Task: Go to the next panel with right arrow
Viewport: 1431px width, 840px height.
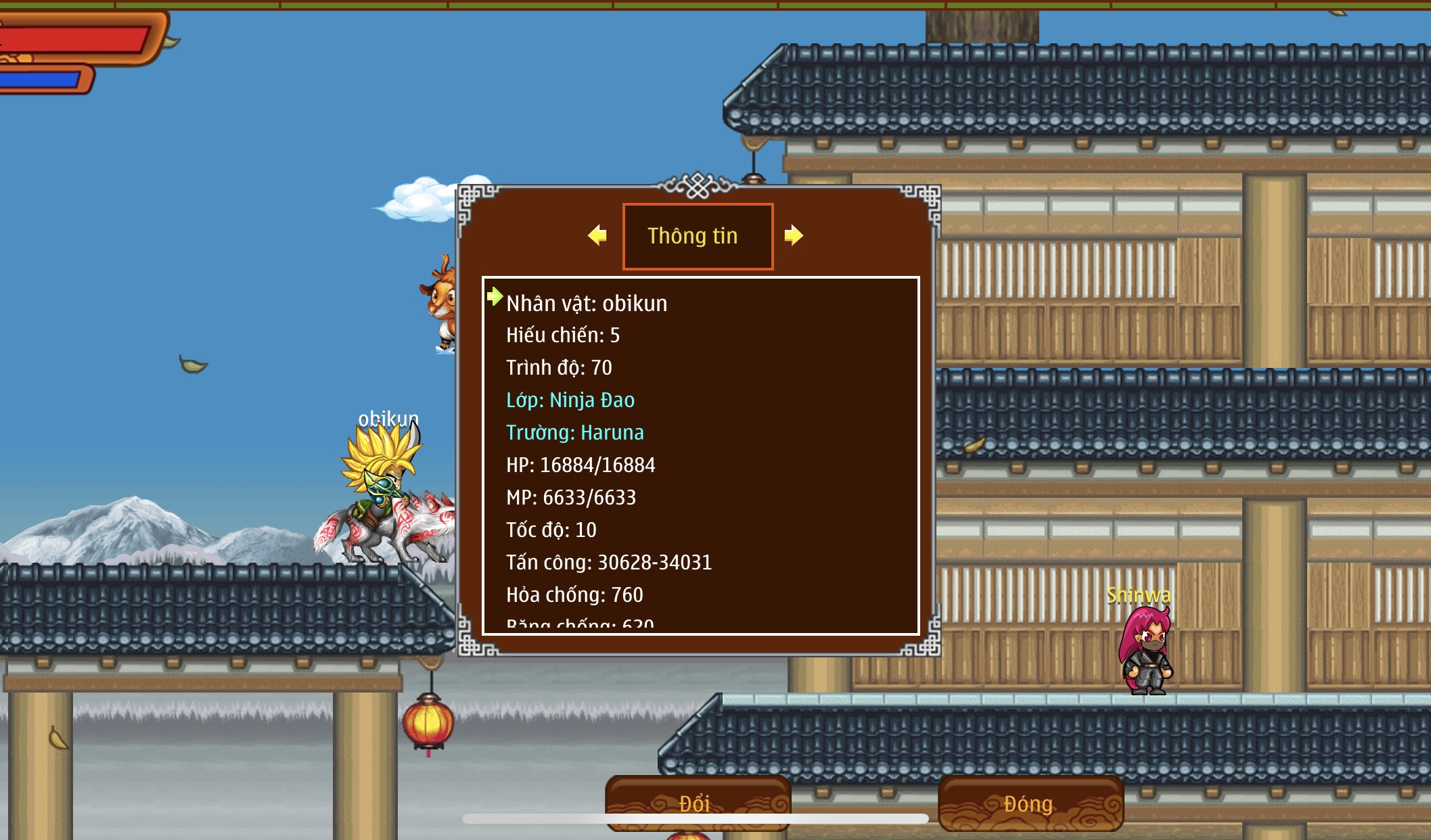Action: click(x=794, y=235)
